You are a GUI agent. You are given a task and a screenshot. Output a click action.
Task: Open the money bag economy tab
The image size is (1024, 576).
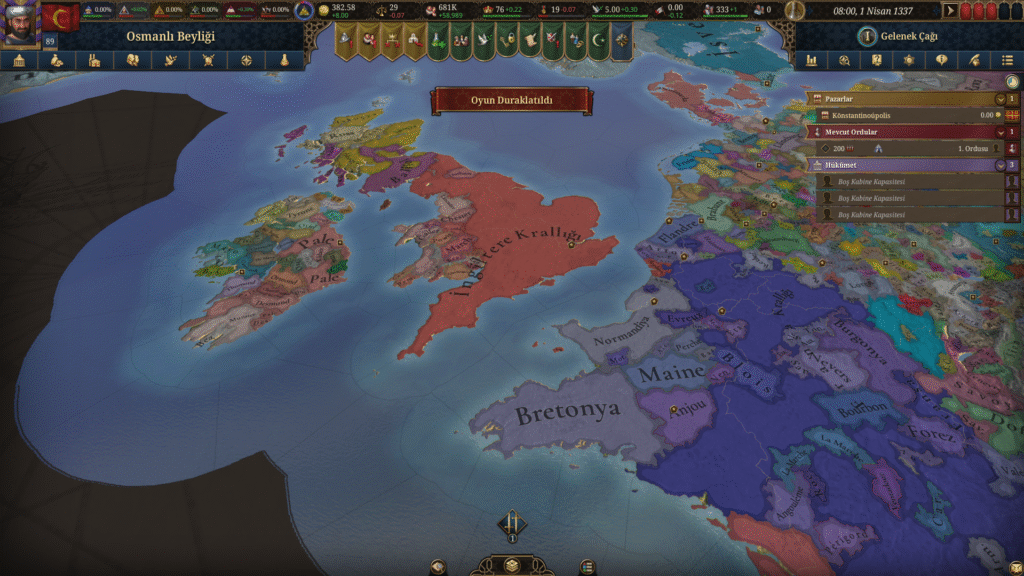click(x=57, y=60)
